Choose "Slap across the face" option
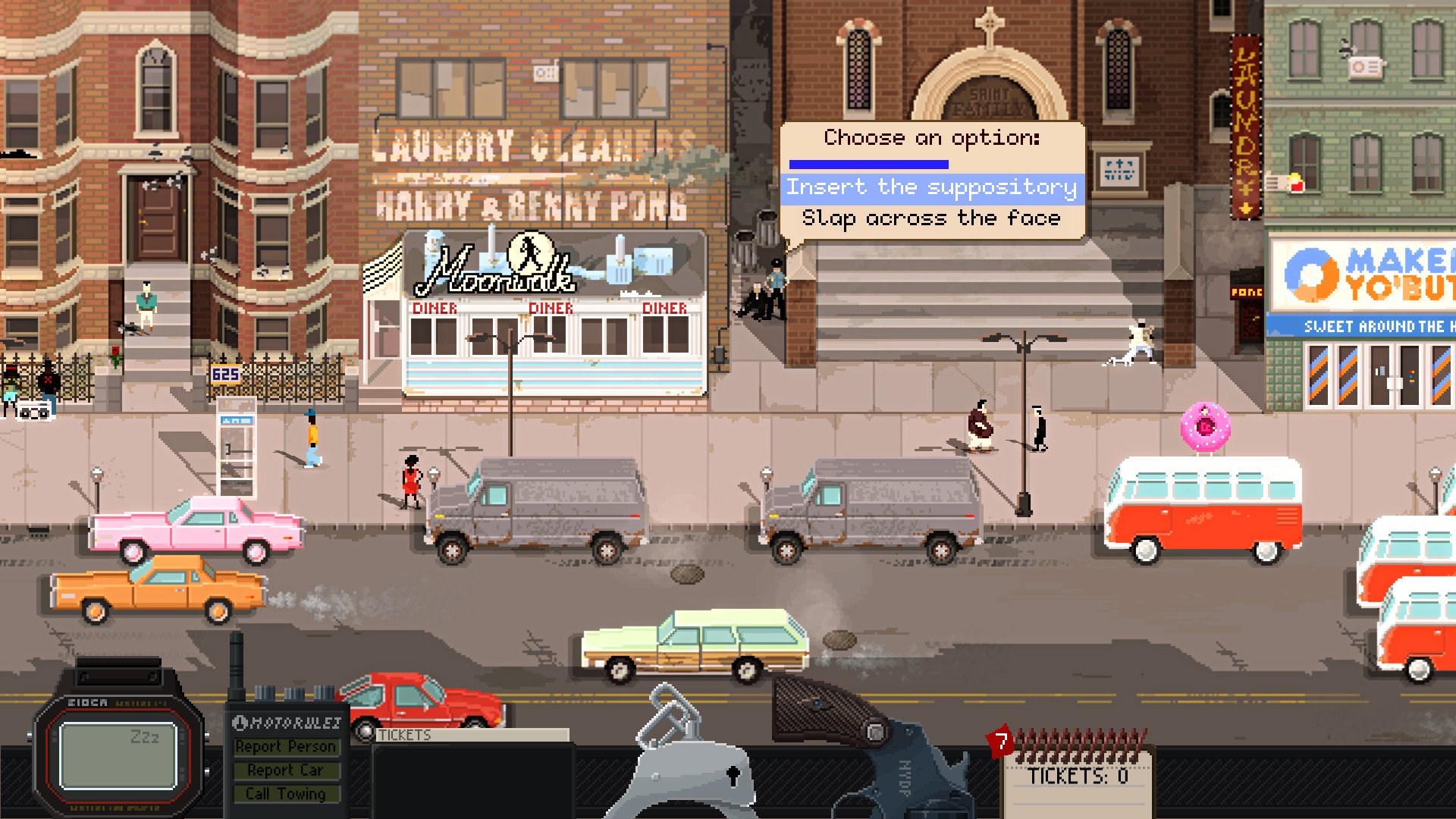 931,219
